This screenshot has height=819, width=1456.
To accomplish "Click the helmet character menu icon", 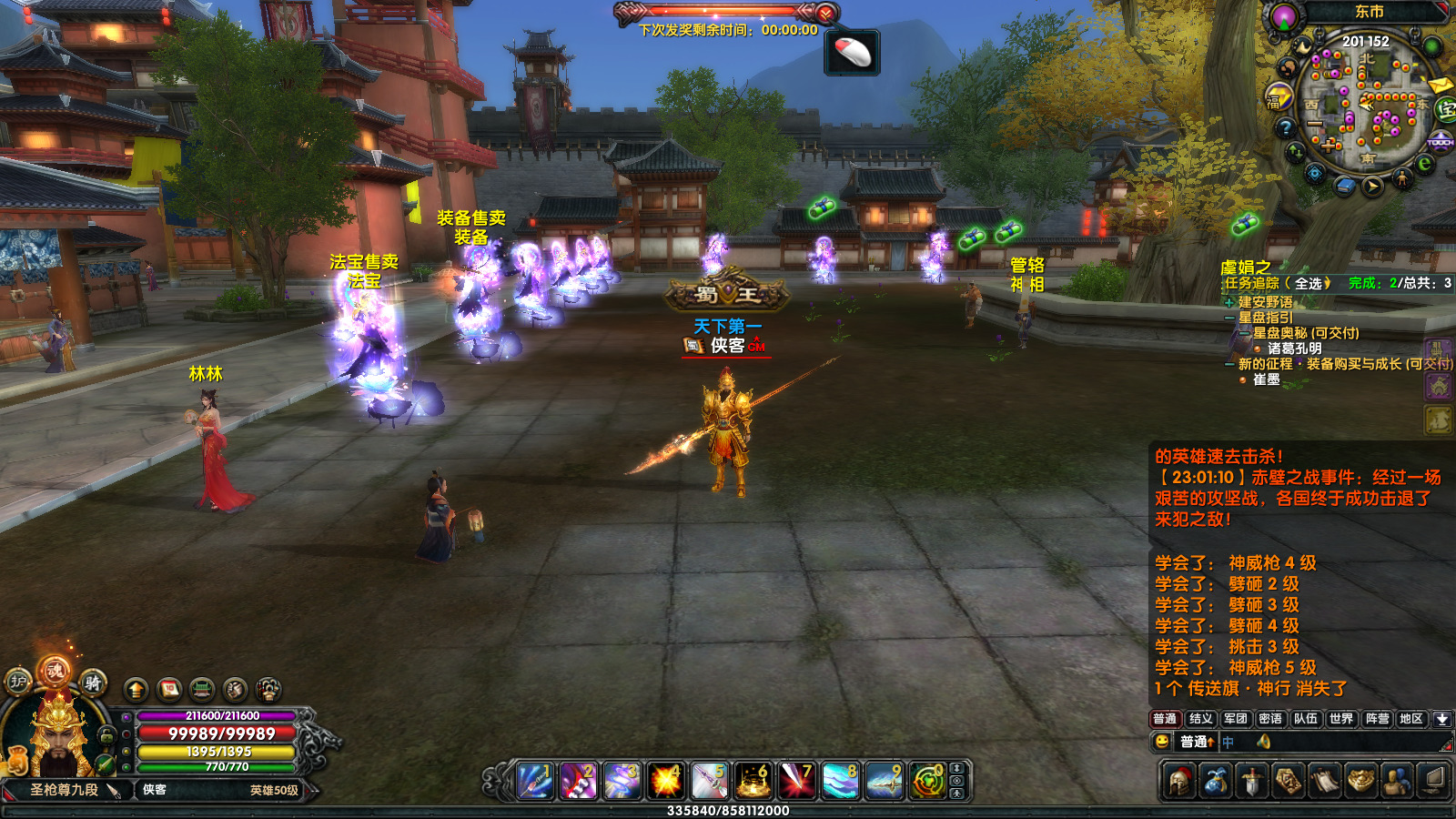I will point(1180,781).
